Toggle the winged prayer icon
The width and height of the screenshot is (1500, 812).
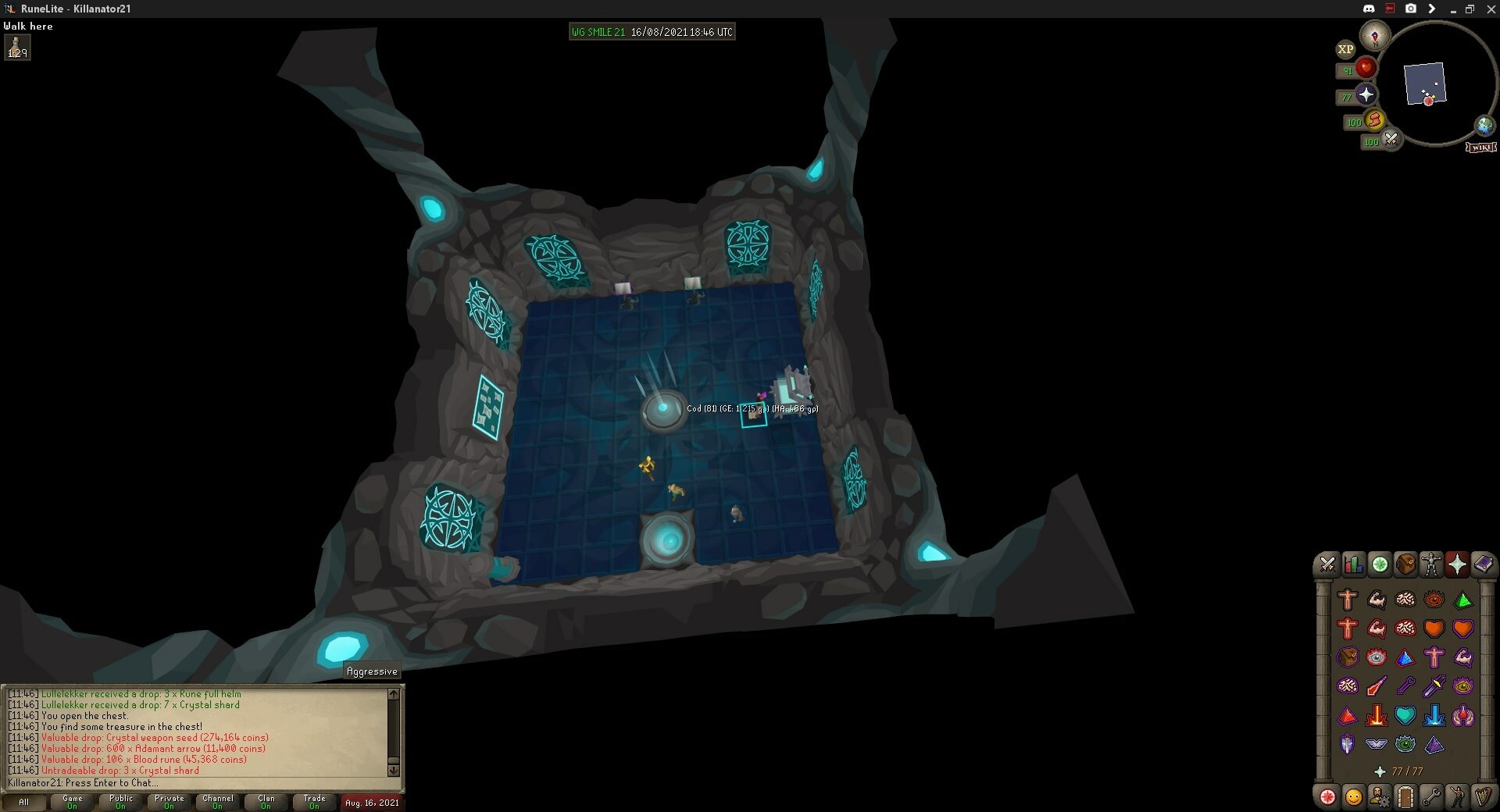(x=1376, y=744)
